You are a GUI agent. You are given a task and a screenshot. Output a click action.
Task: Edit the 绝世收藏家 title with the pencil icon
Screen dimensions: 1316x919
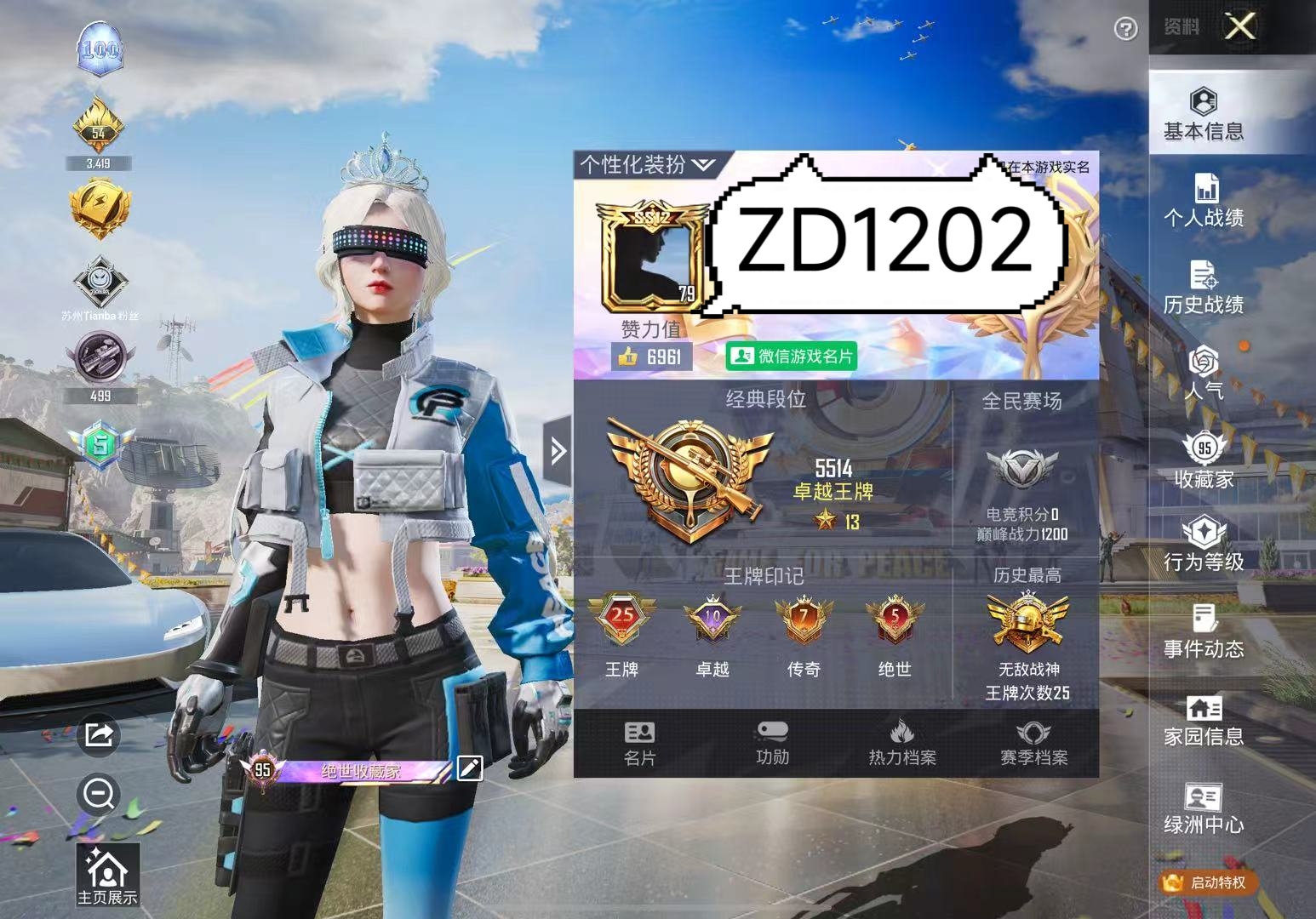[471, 768]
